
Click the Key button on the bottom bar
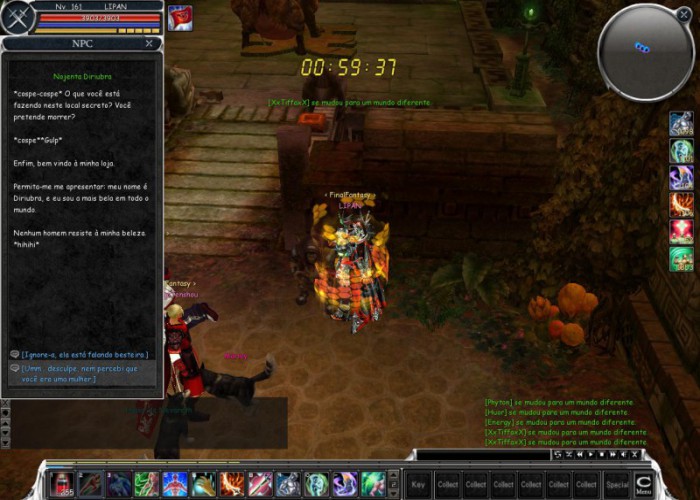[419, 485]
